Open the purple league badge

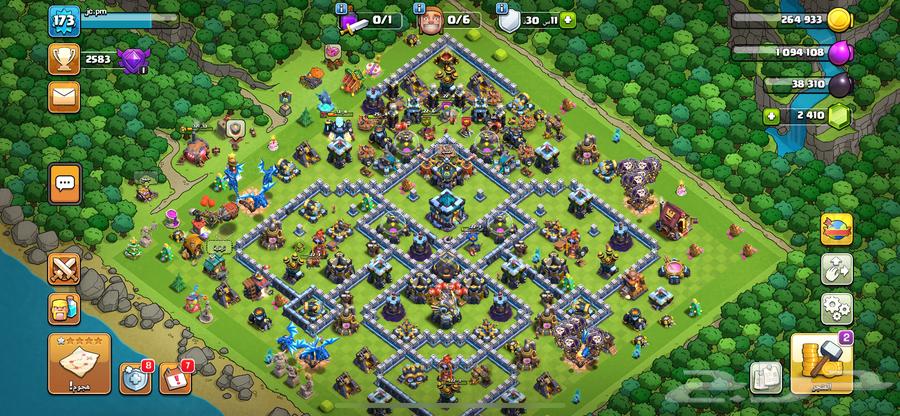coord(132,58)
